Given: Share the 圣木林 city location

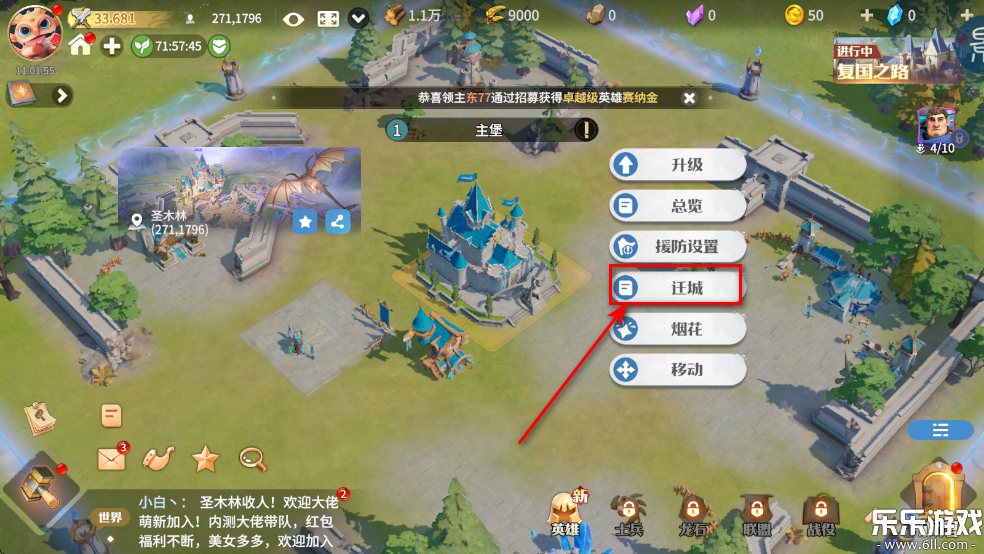Looking at the screenshot, I should tap(338, 222).
